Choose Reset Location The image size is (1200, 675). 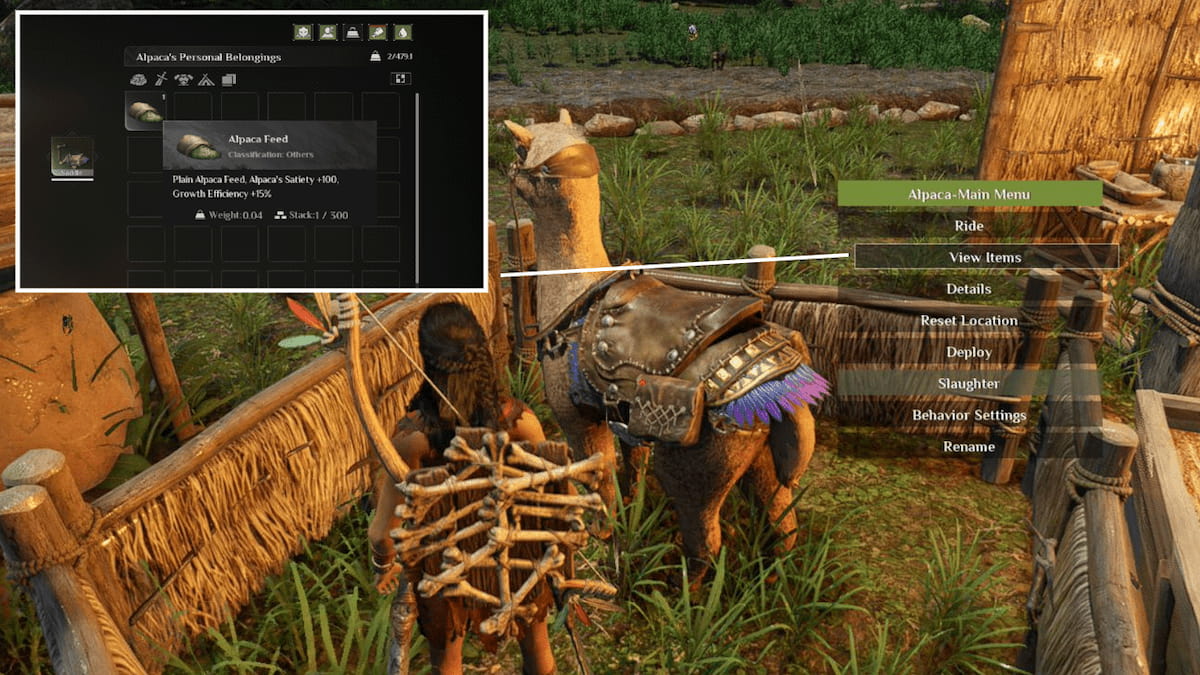coord(969,321)
